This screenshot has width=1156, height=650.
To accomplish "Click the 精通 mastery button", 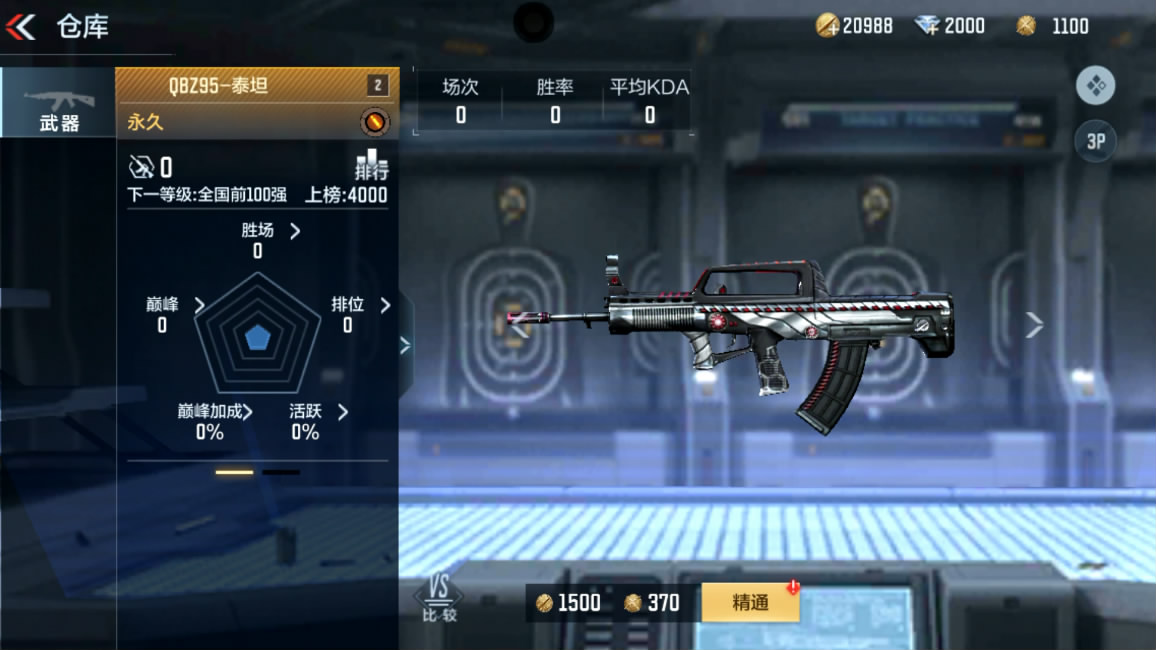I will click(750, 602).
